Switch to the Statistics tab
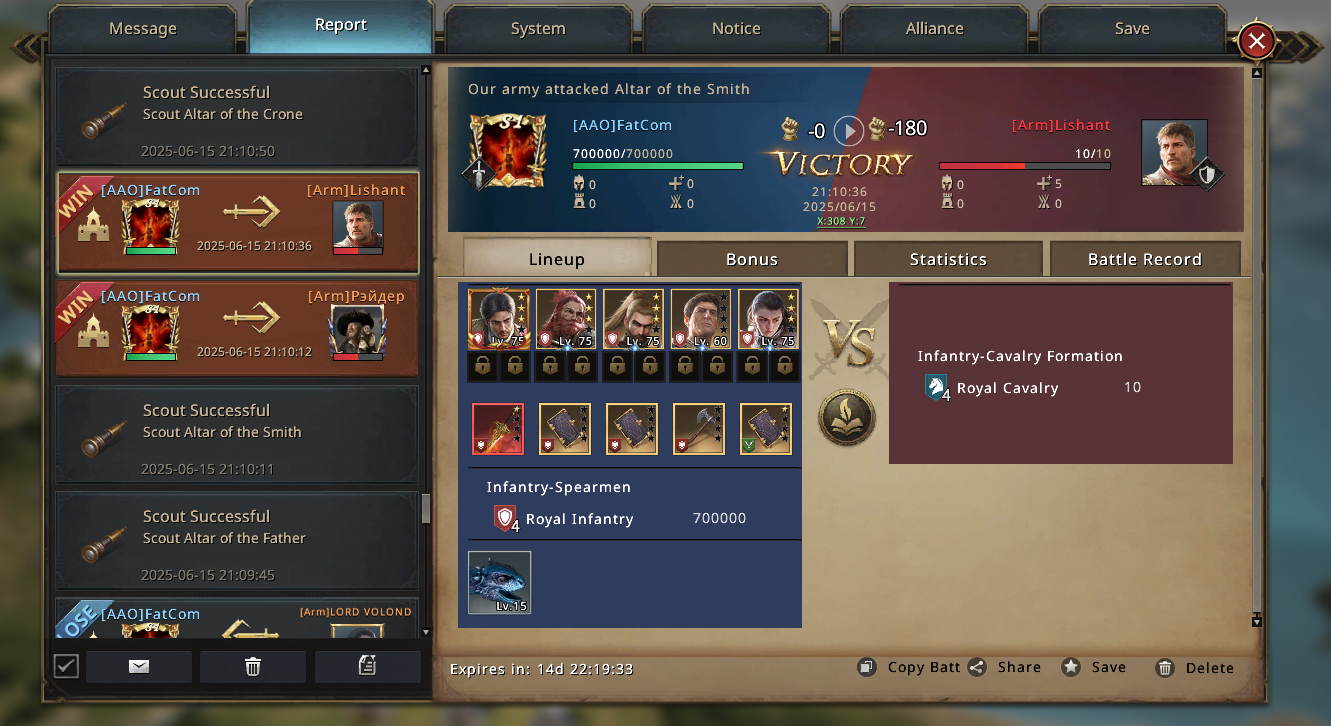 coord(948,259)
